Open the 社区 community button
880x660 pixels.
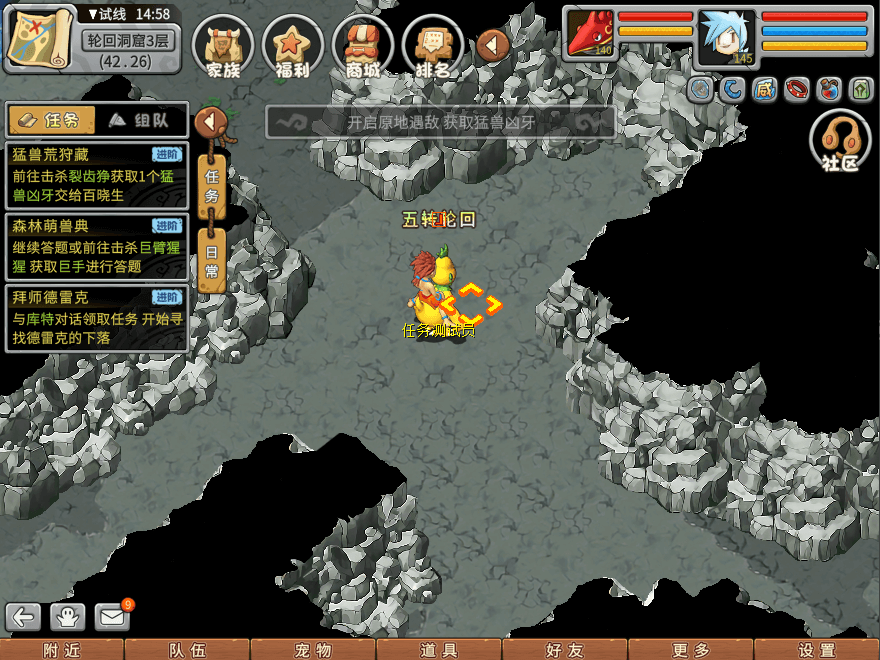[x=840, y=141]
